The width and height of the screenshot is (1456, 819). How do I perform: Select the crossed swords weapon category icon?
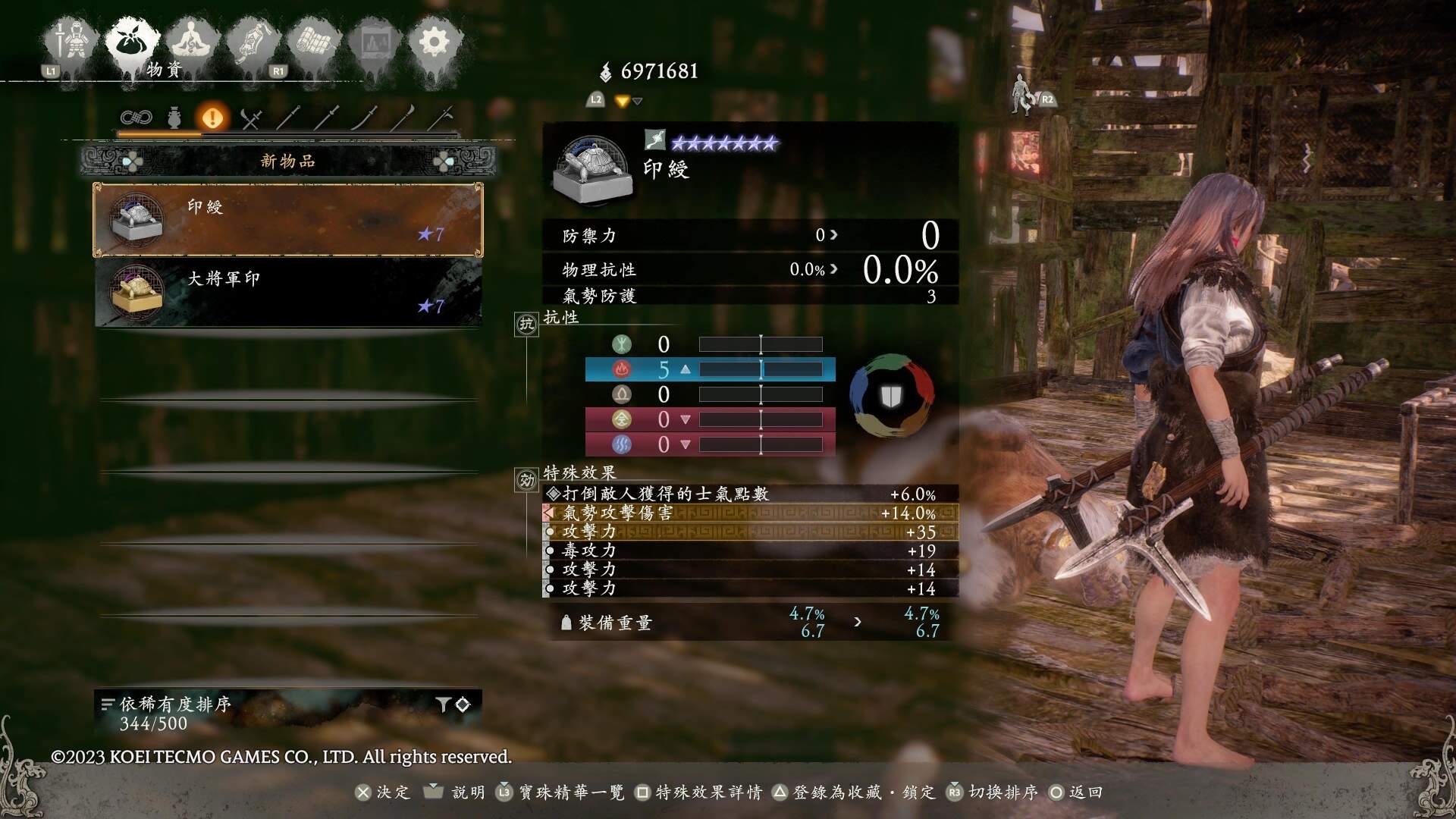click(x=251, y=118)
